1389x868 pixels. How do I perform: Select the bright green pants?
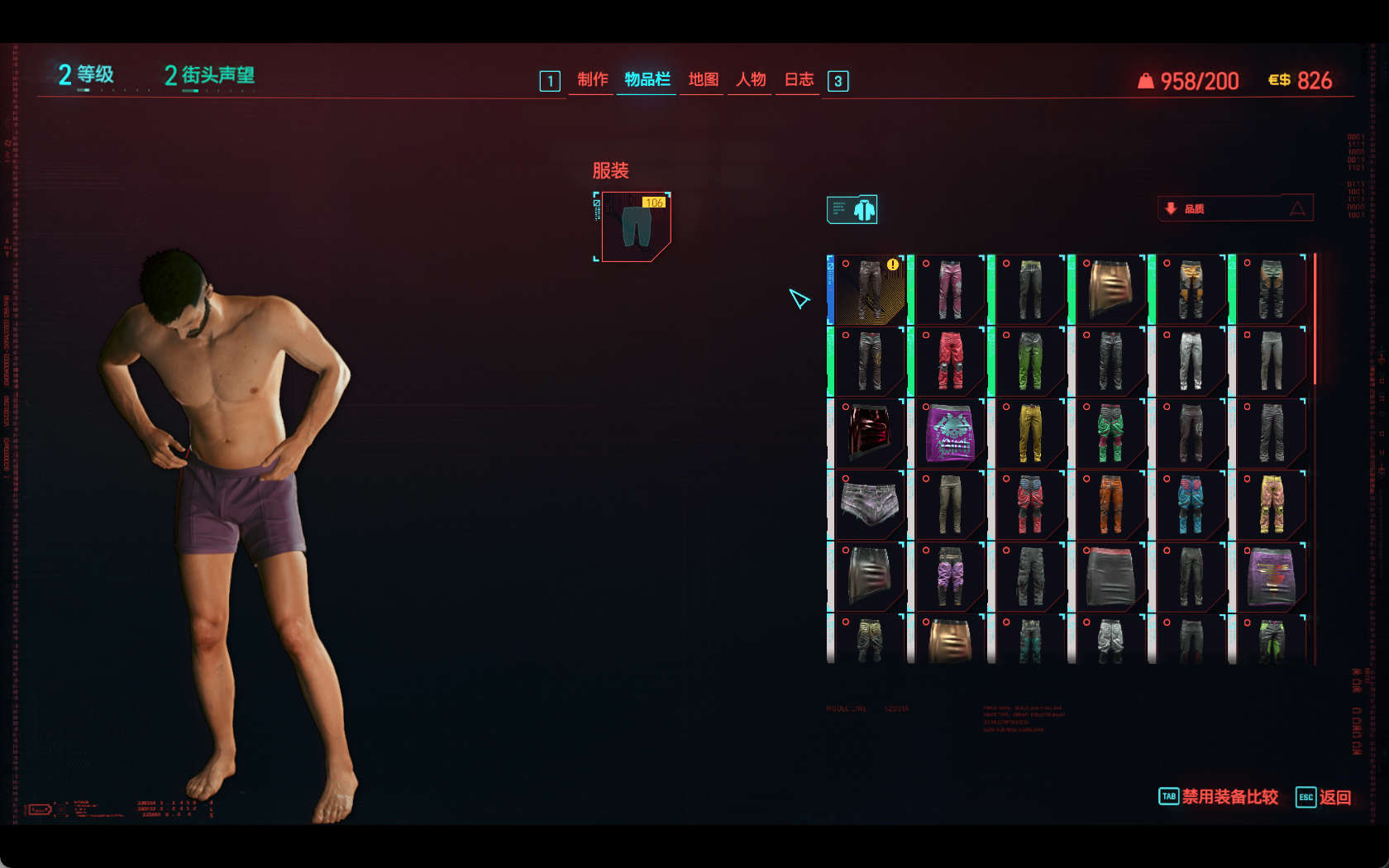(x=1029, y=361)
